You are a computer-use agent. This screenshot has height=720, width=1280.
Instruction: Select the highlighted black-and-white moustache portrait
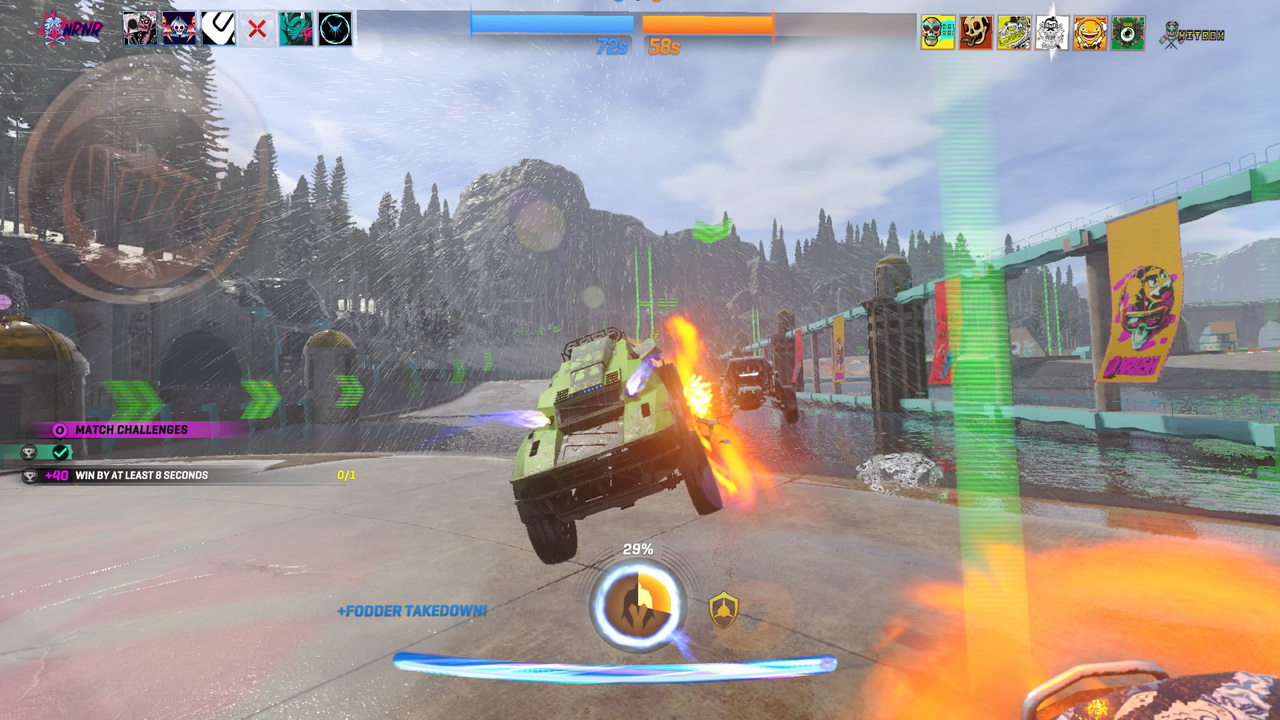(x=1052, y=32)
